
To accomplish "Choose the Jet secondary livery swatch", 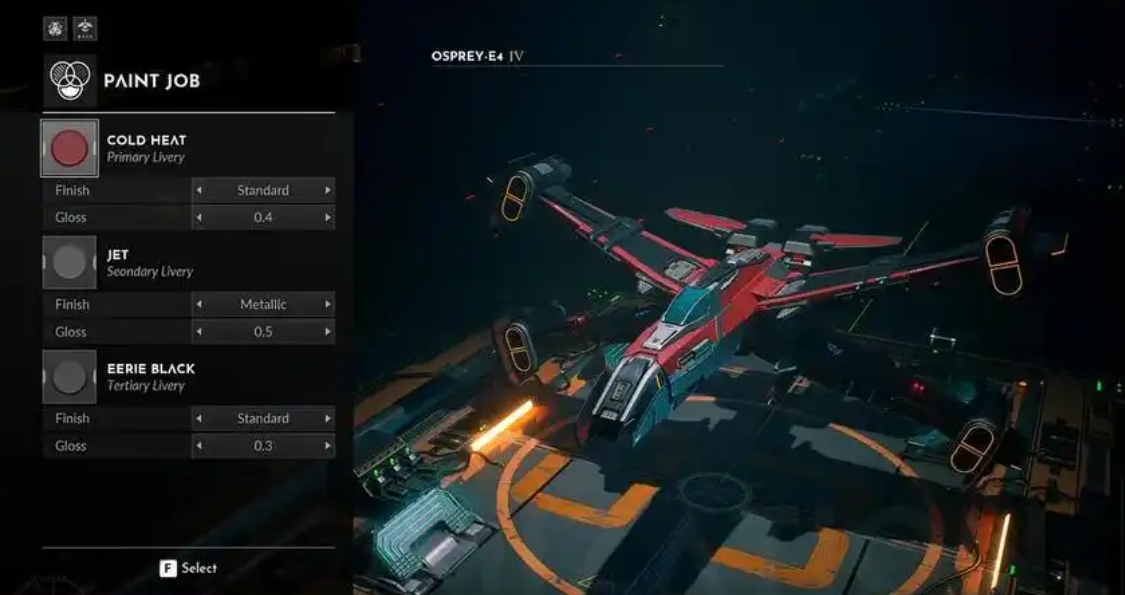I will tap(69, 262).
